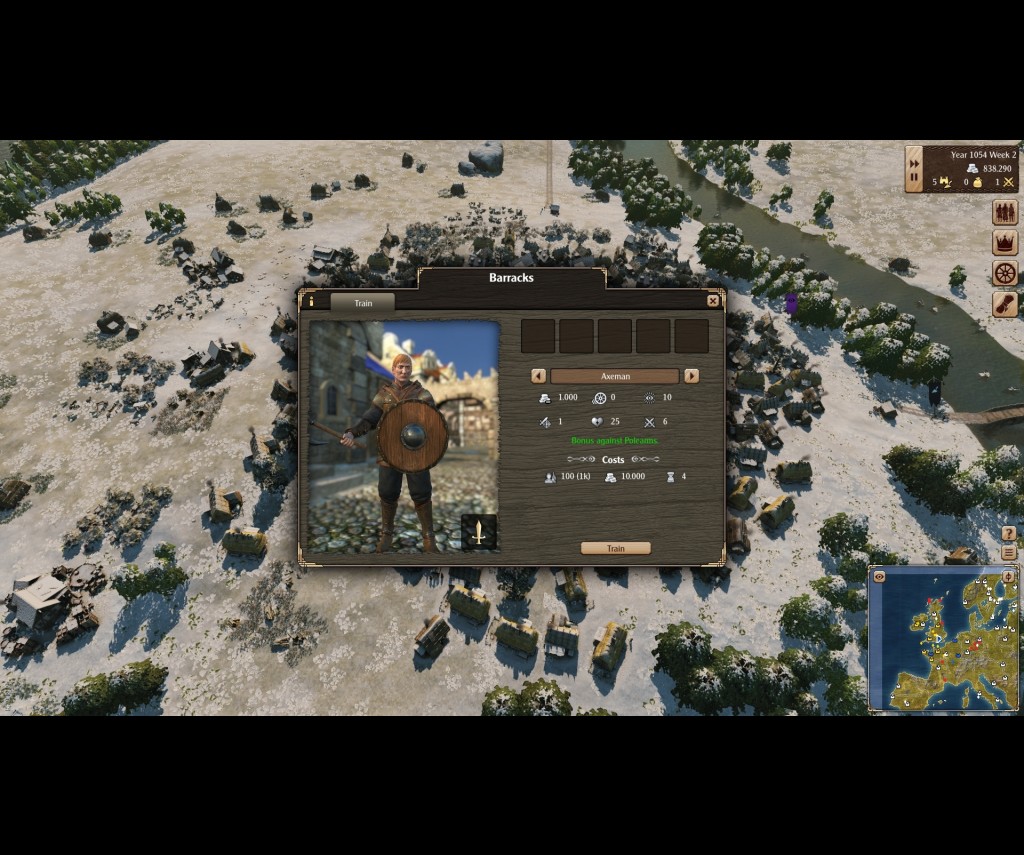Open the three-figures people menu
The height and width of the screenshot is (855, 1024).
1004,212
